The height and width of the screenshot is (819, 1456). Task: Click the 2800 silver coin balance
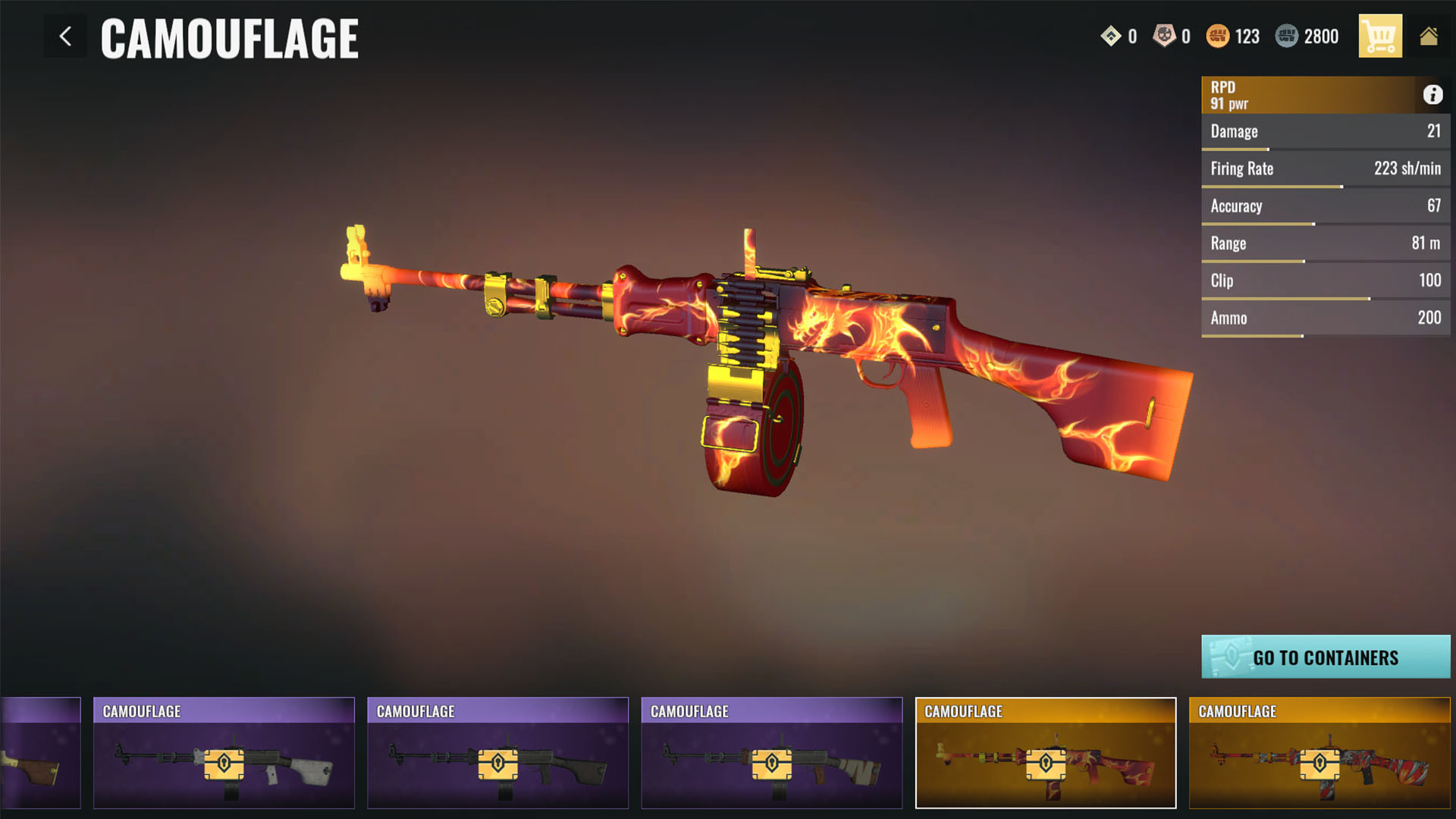coord(1307,36)
